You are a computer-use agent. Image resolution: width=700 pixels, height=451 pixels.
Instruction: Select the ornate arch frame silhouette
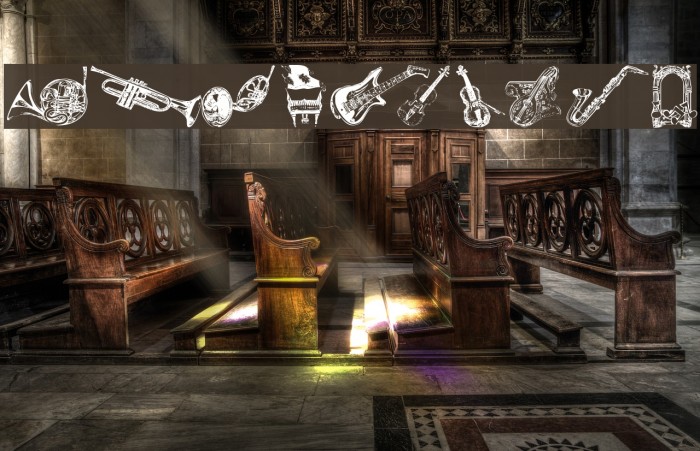coord(673,97)
